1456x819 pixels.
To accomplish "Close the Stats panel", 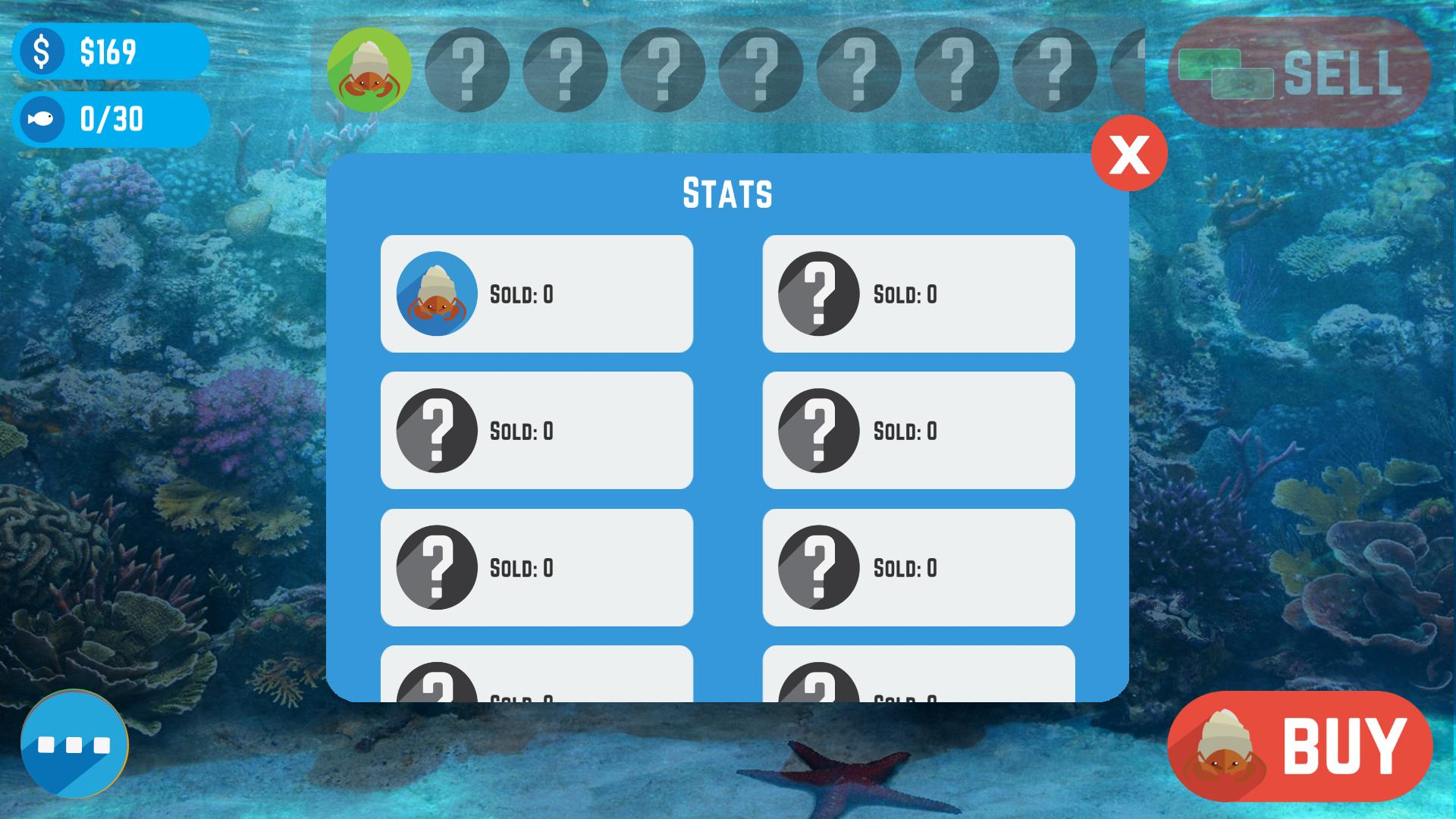I will click(x=1128, y=152).
